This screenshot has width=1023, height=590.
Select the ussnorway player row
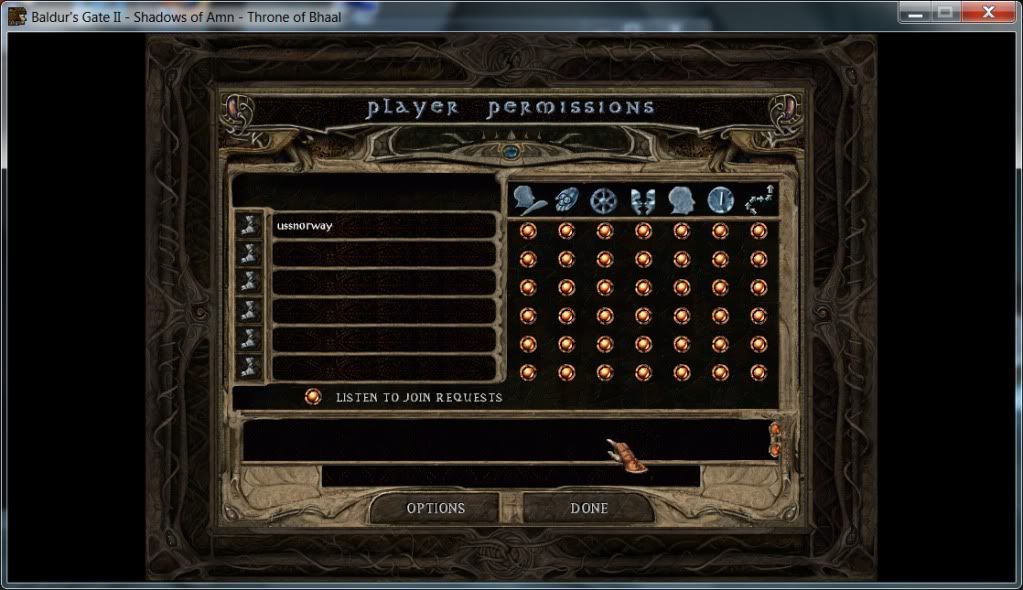pyautogui.click(x=384, y=226)
